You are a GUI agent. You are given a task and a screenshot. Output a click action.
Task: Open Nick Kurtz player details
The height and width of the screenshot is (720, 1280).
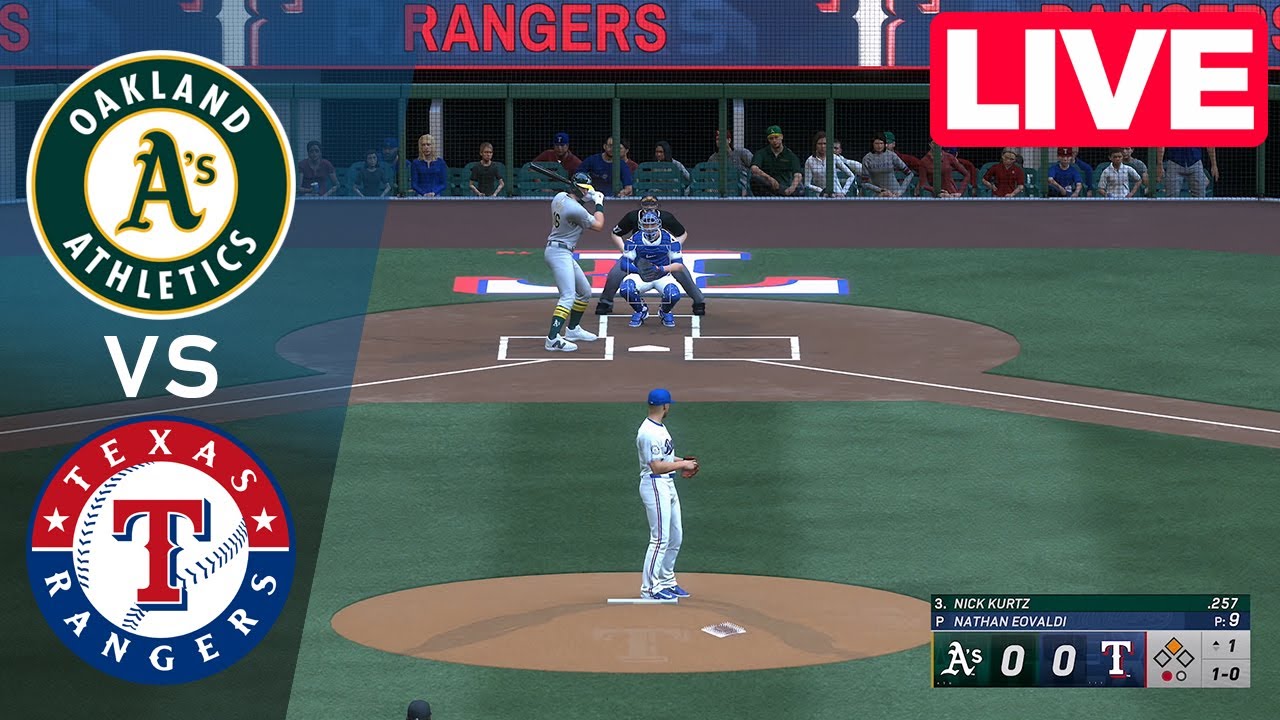pyautogui.click(x=990, y=604)
